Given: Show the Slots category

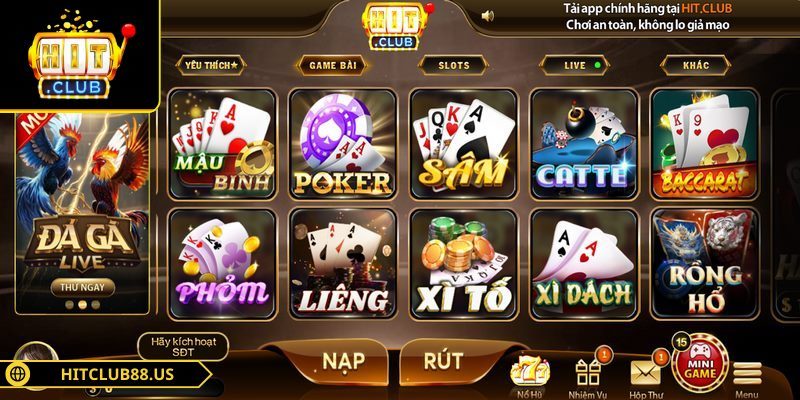Looking at the screenshot, I should (x=453, y=65).
